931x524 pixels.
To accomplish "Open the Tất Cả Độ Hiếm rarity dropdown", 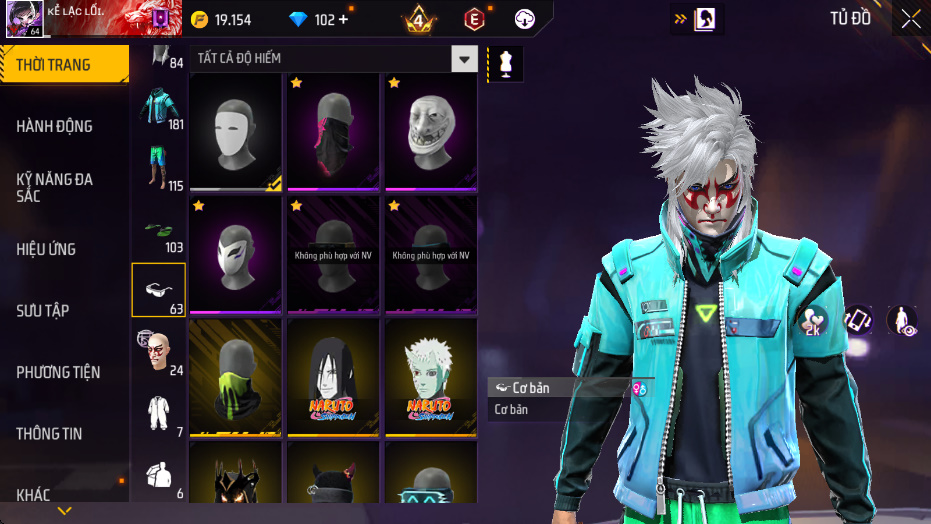I will [463, 59].
